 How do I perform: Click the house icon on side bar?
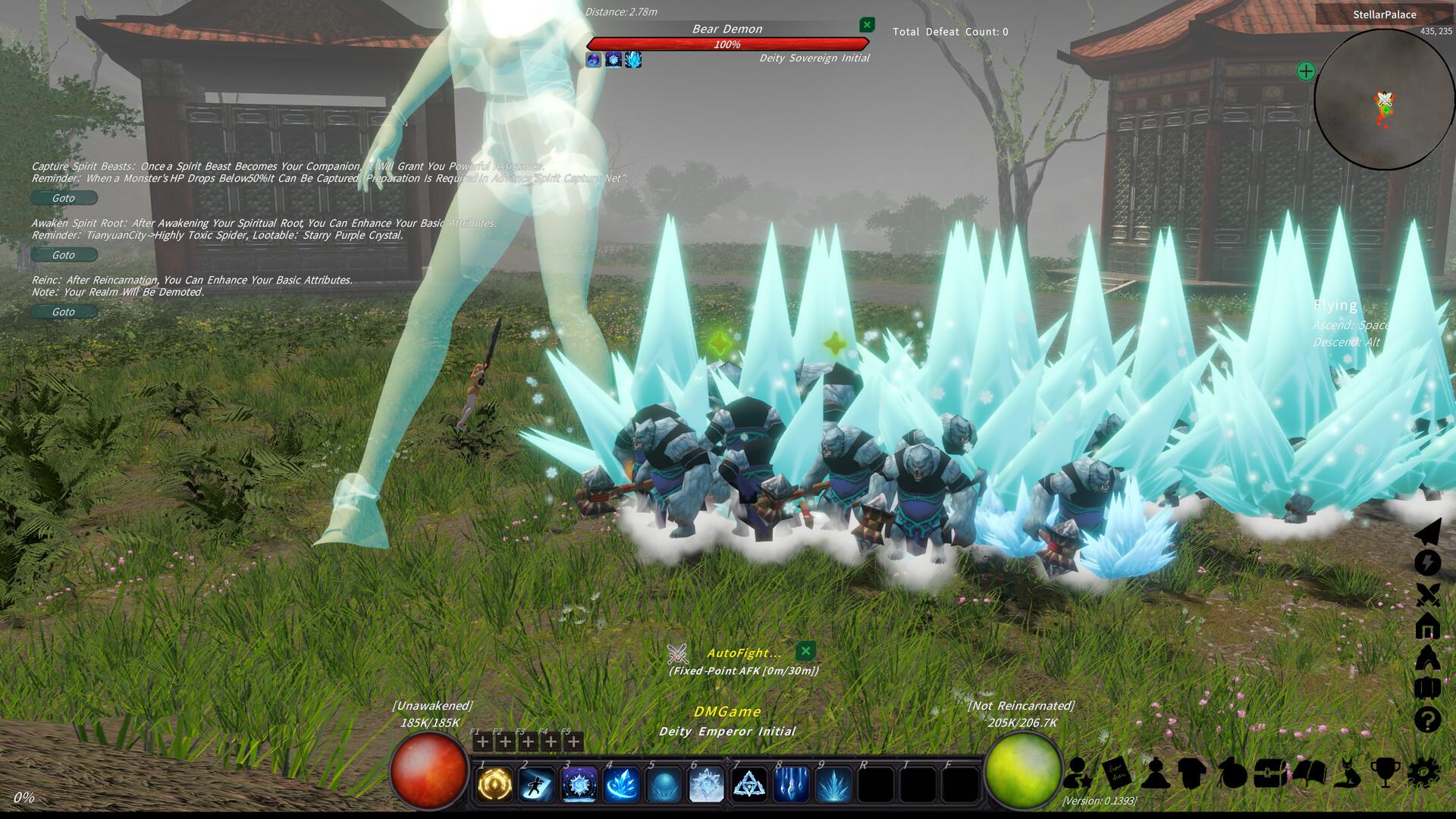pos(1427,626)
